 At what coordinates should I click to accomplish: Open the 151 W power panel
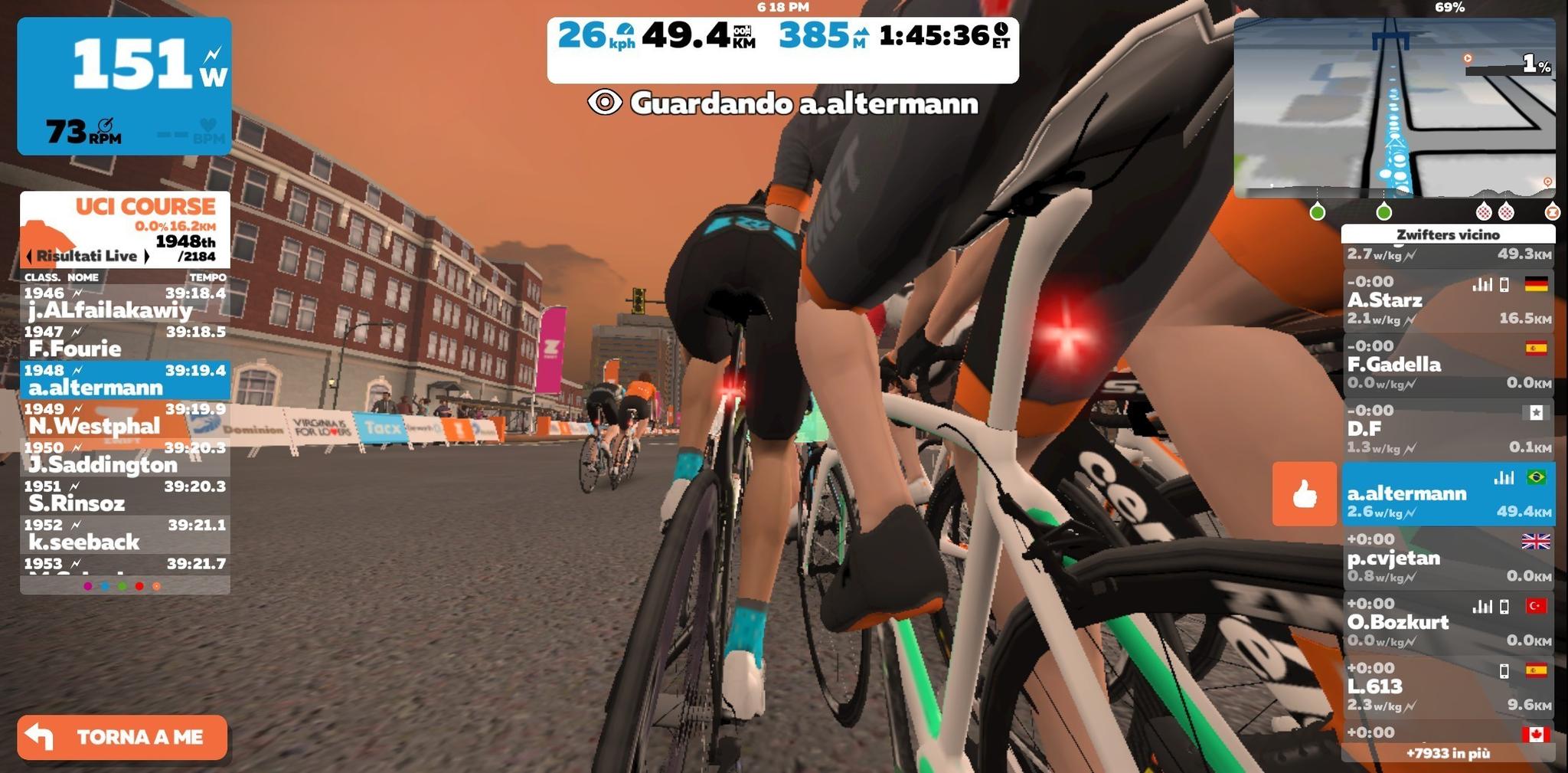point(124,86)
